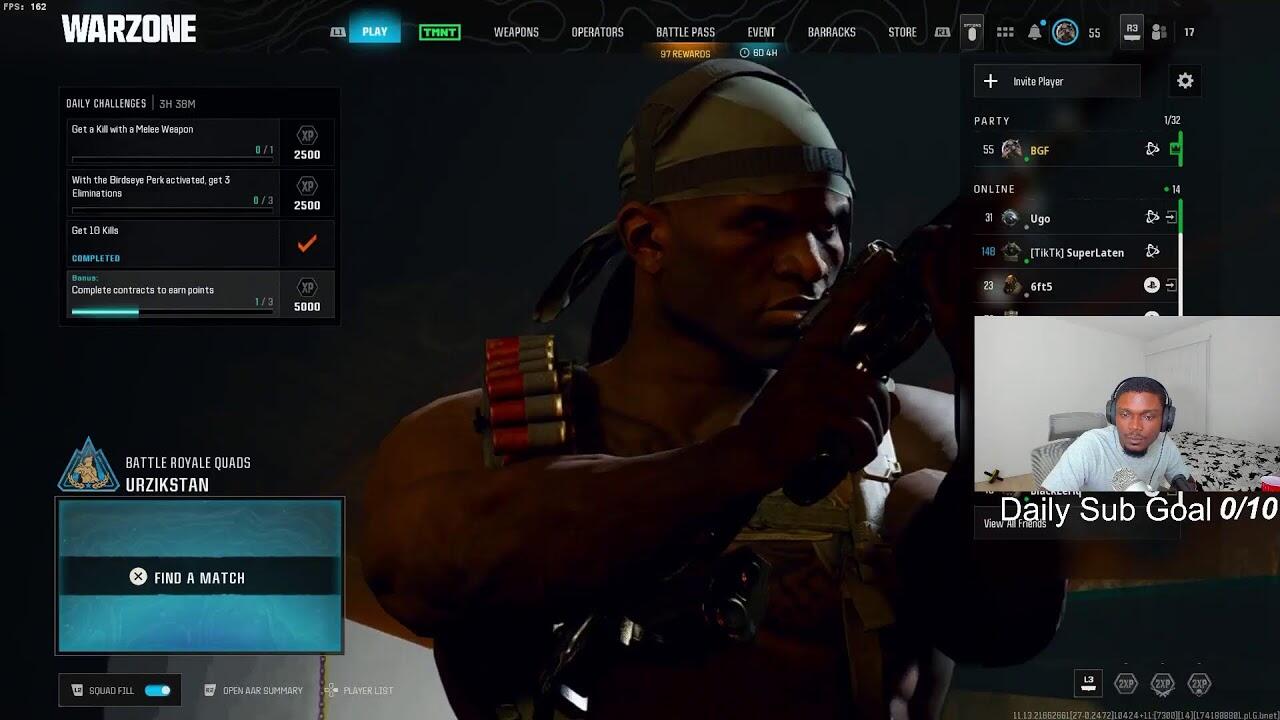Screen dimensions: 1280x720
Task: Open AAR Summary
Action: [262, 690]
